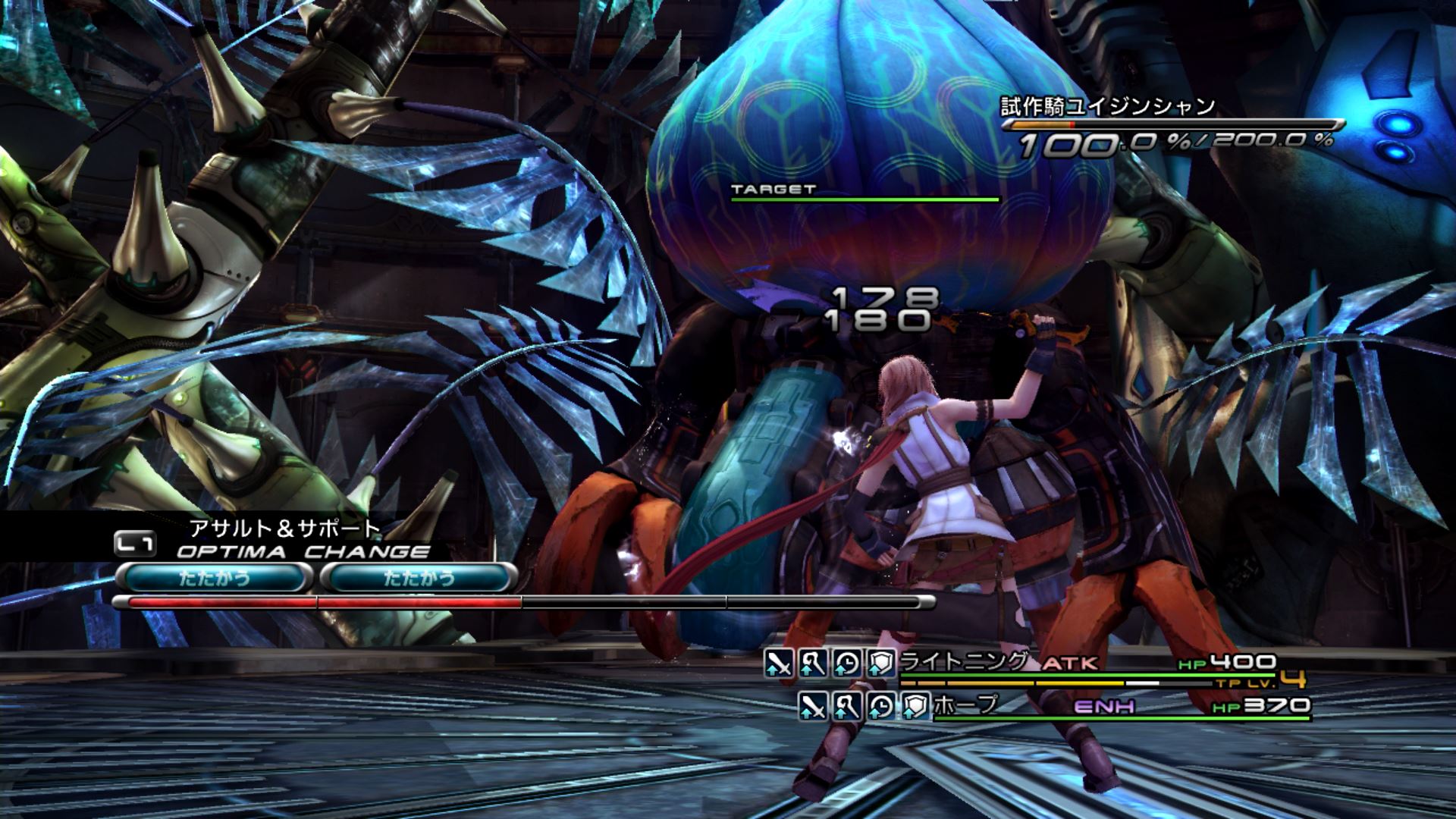Click Lightning's clock haste buff icon
The width and height of the screenshot is (1456, 819).
tap(846, 664)
